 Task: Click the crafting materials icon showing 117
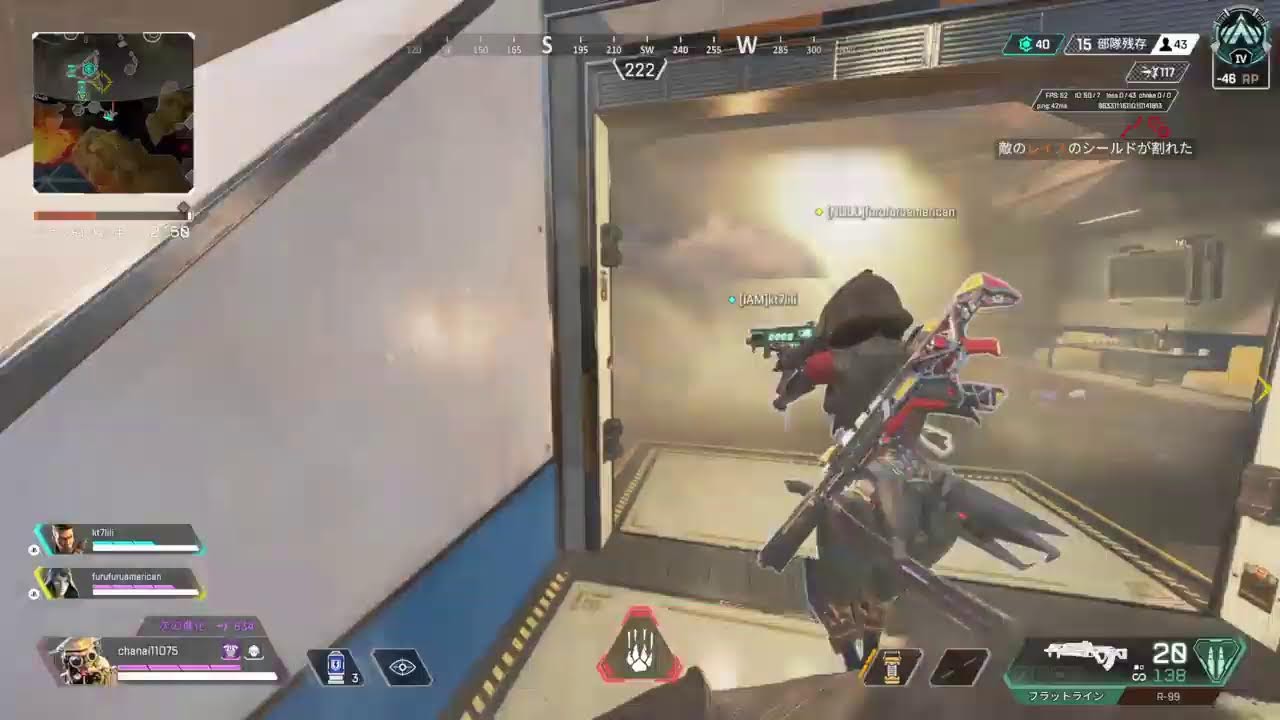coord(1162,72)
